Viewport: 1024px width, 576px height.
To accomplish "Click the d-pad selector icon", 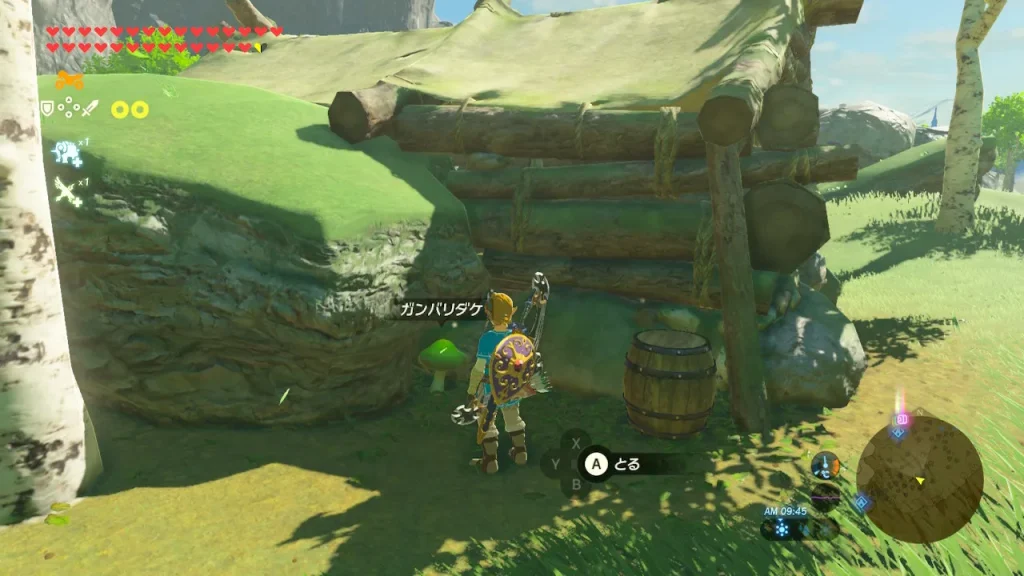I will coord(68,108).
